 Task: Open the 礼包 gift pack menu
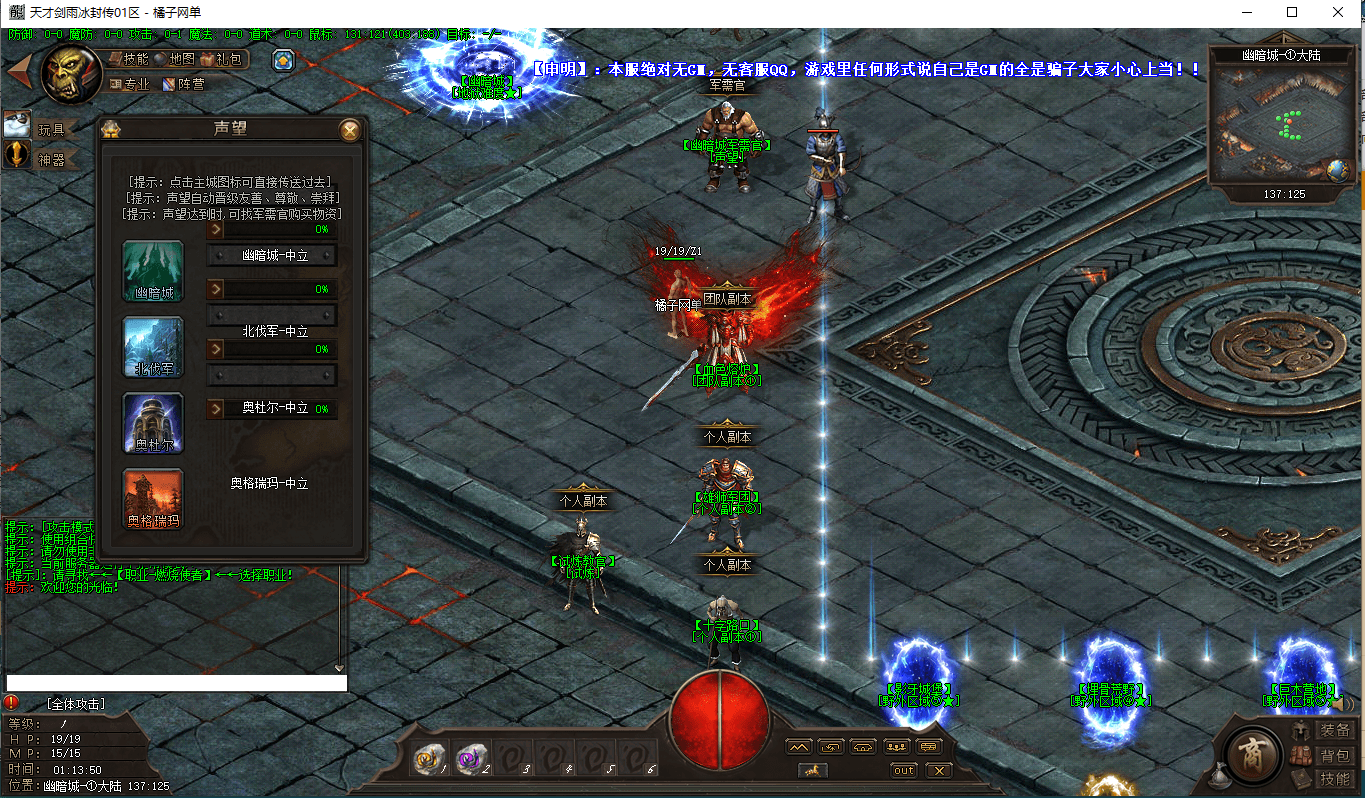click(x=221, y=59)
